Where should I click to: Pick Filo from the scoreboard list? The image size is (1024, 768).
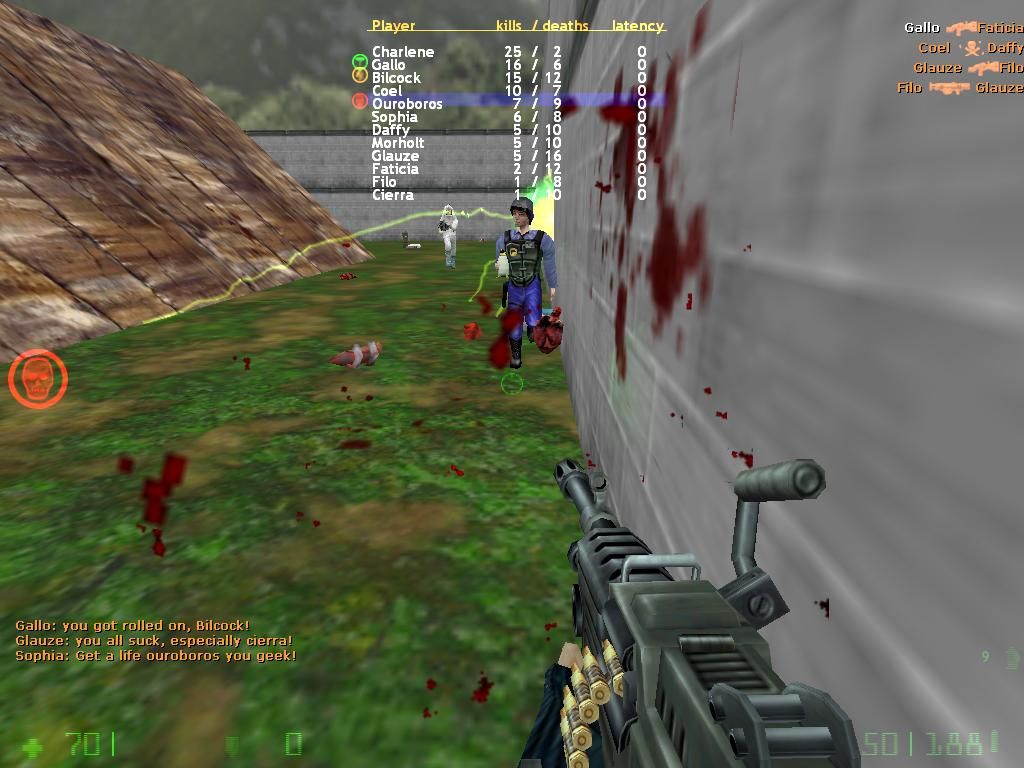(x=384, y=182)
